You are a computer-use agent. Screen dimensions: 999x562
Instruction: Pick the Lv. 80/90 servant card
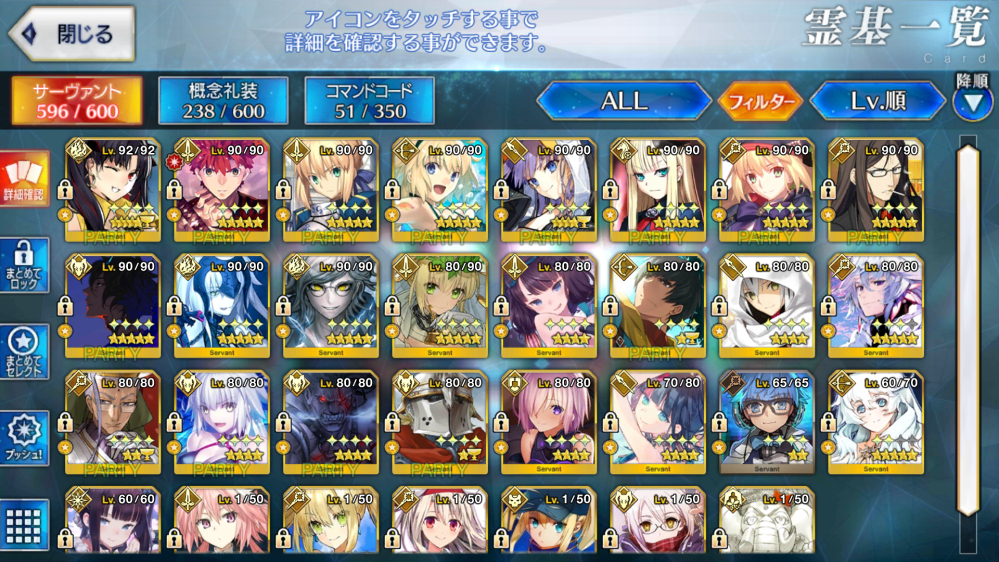click(x=439, y=306)
